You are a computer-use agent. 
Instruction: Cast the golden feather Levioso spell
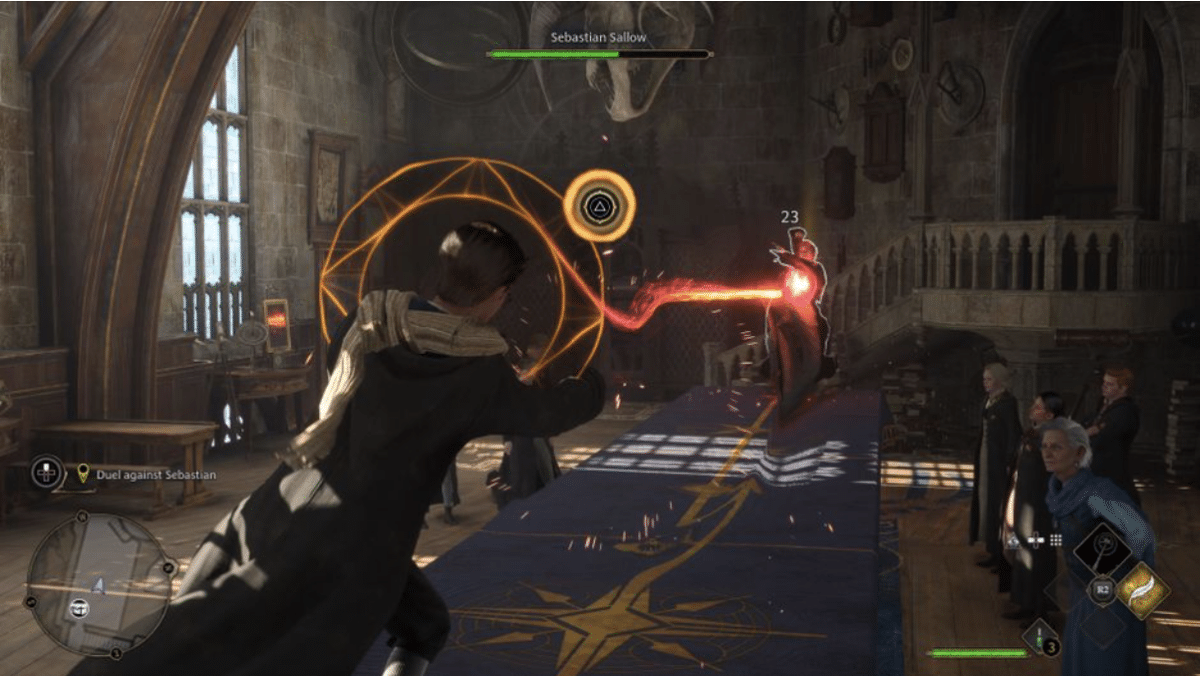click(x=1142, y=589)
